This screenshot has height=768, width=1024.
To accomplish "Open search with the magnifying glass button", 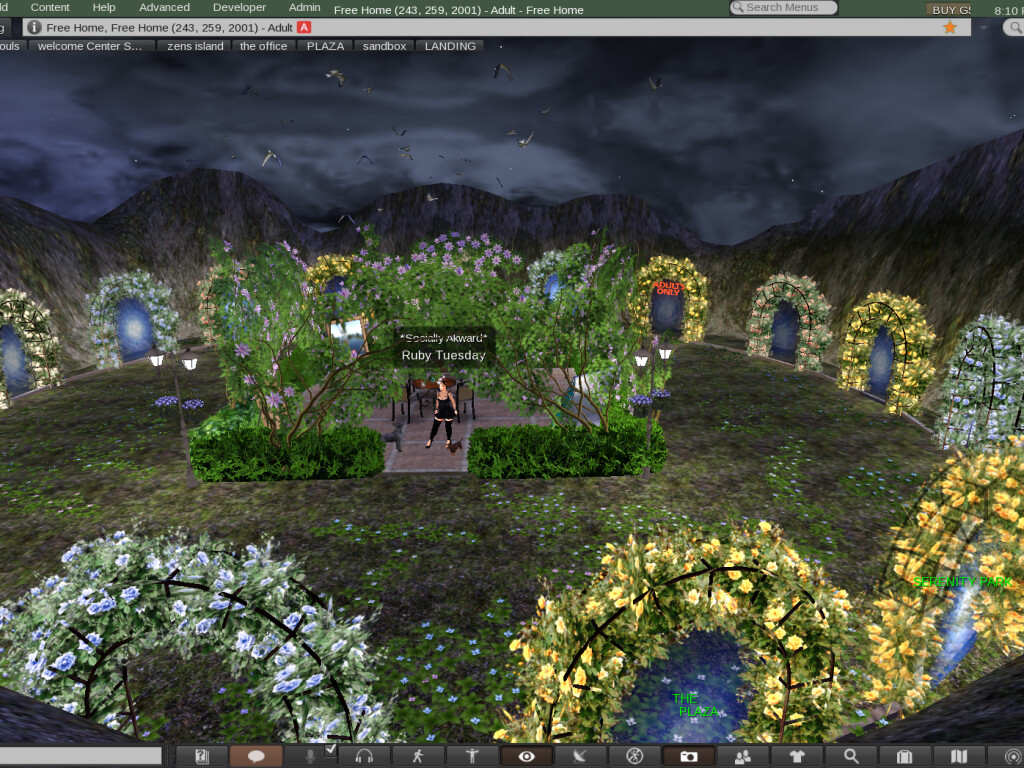I will 850,756.
